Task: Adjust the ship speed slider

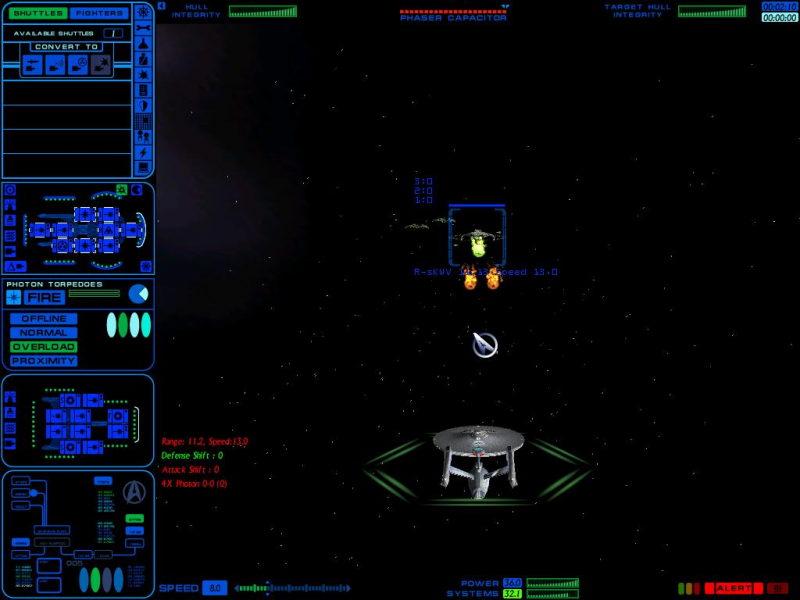Action: tap(292, 588)
